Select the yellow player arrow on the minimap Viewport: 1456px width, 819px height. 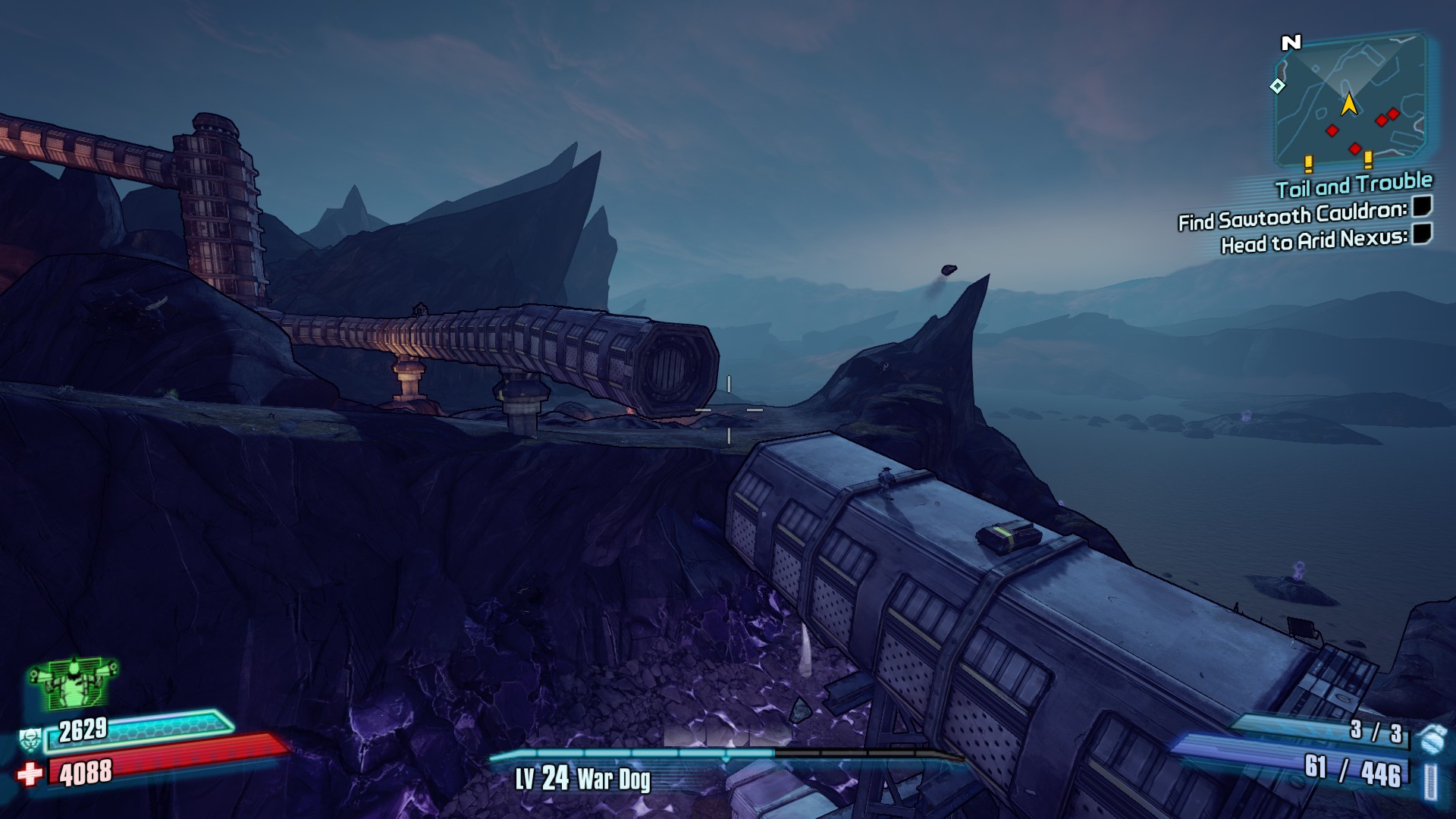[1349, 104]
